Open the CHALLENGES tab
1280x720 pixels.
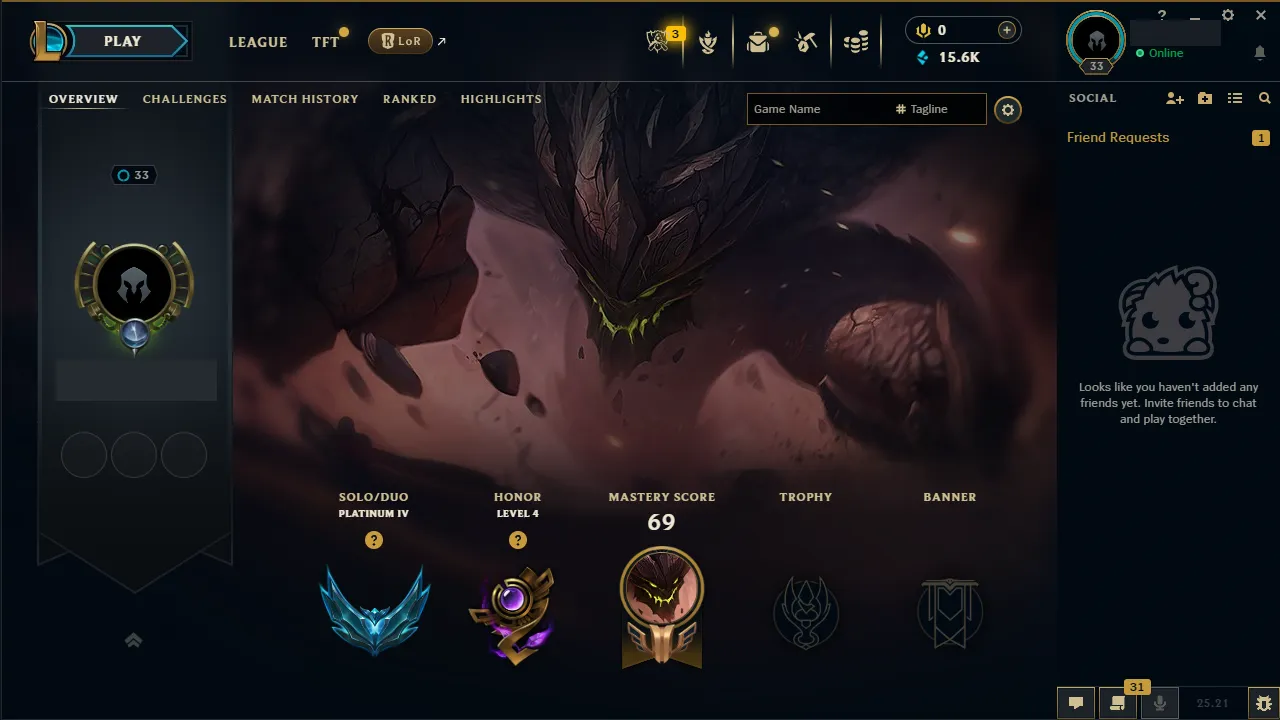(x=185, y=99)
